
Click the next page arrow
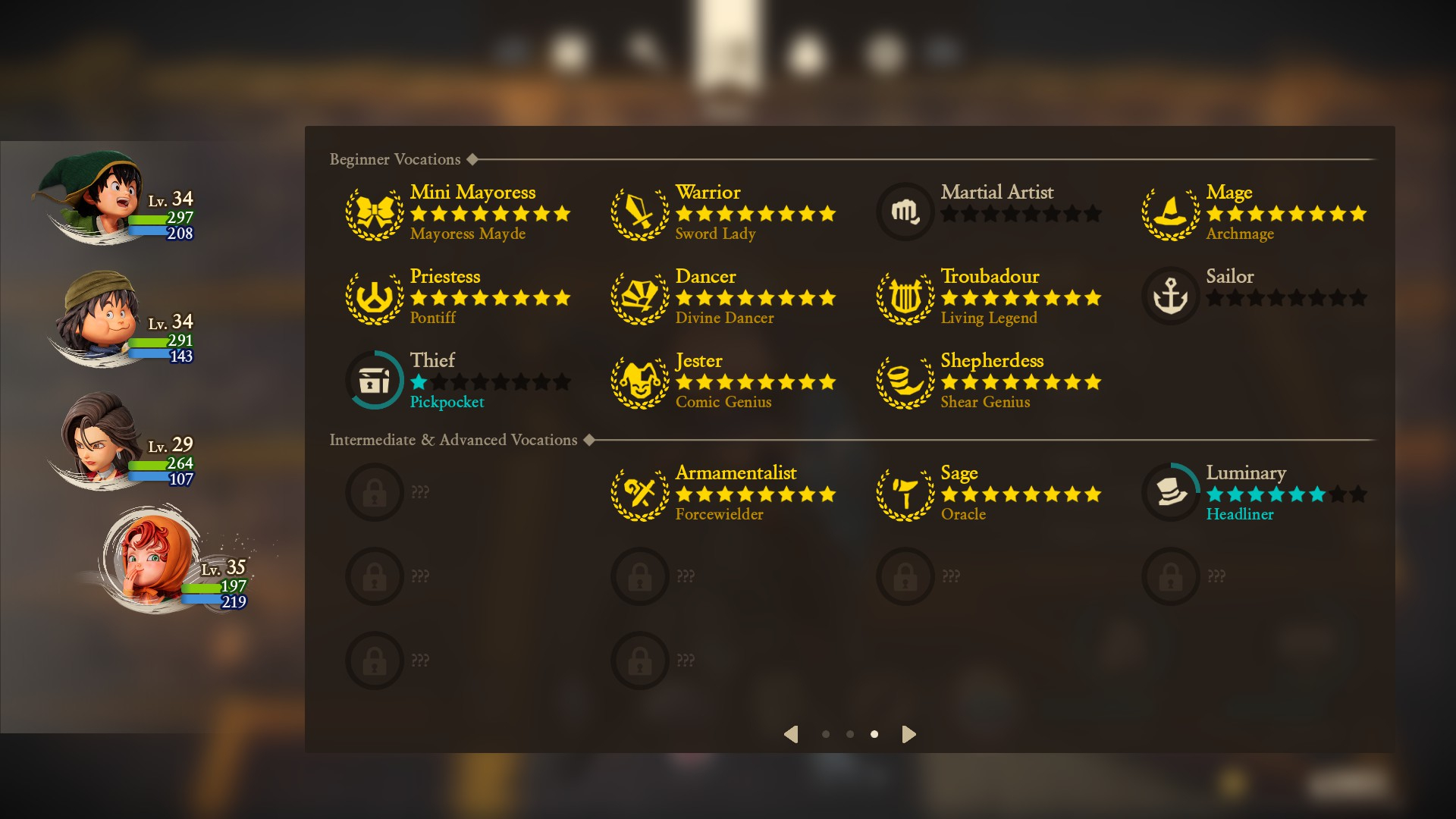point(908,734)
